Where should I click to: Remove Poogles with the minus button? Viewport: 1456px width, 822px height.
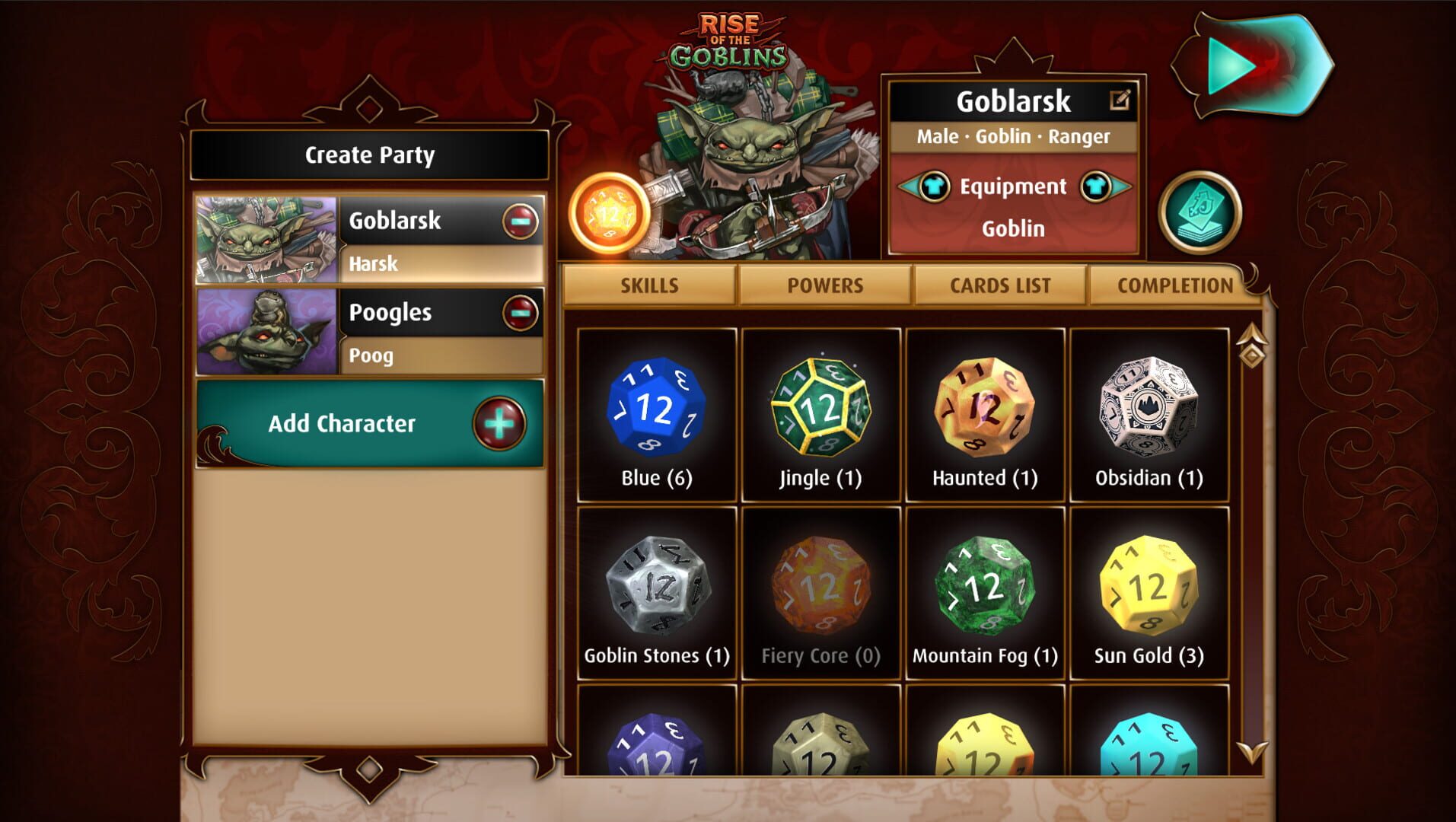(x=520, y=312)
